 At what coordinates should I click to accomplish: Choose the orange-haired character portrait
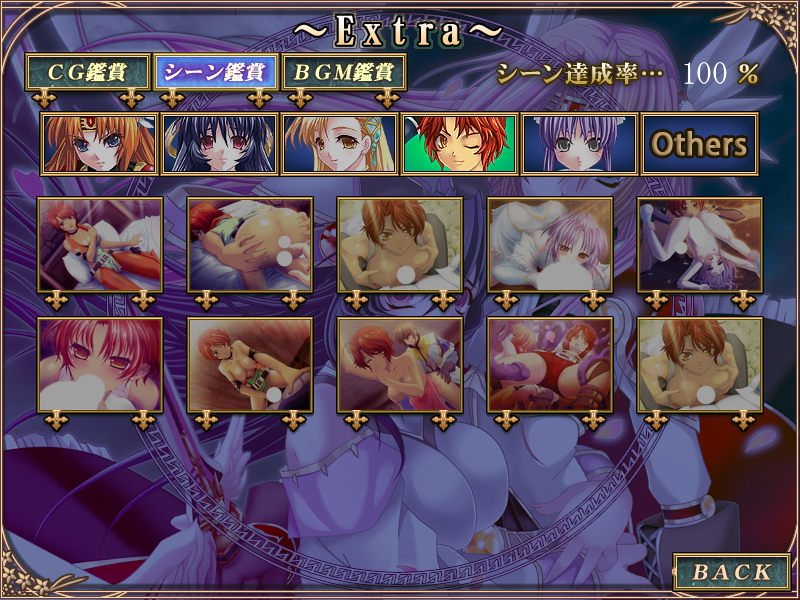100,144
